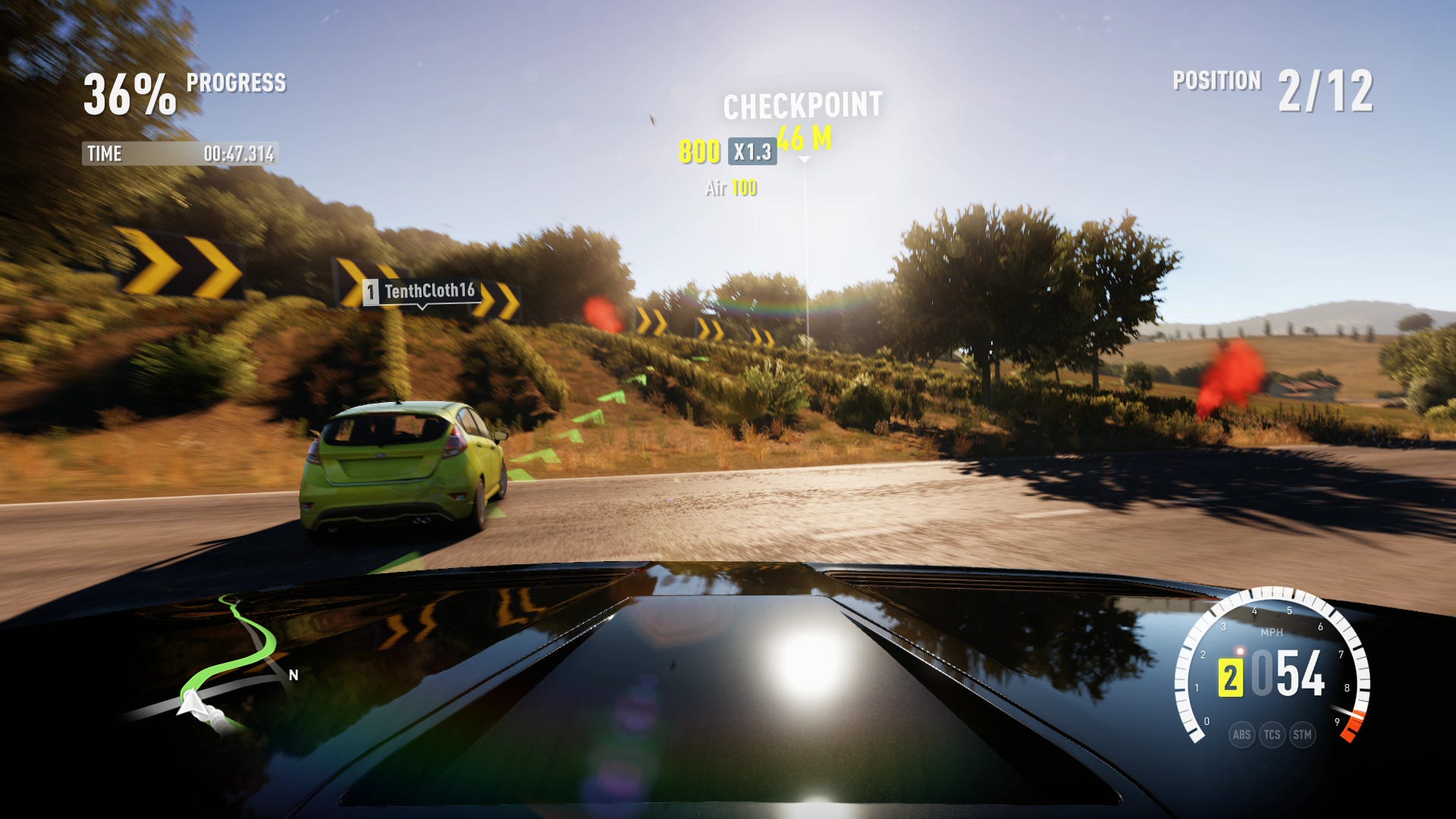The width and height of the screenshot is (1456, 819).
Task: Click the Checkpoint objective marker label
Action: pyautogui.click(x=802, y=106)
